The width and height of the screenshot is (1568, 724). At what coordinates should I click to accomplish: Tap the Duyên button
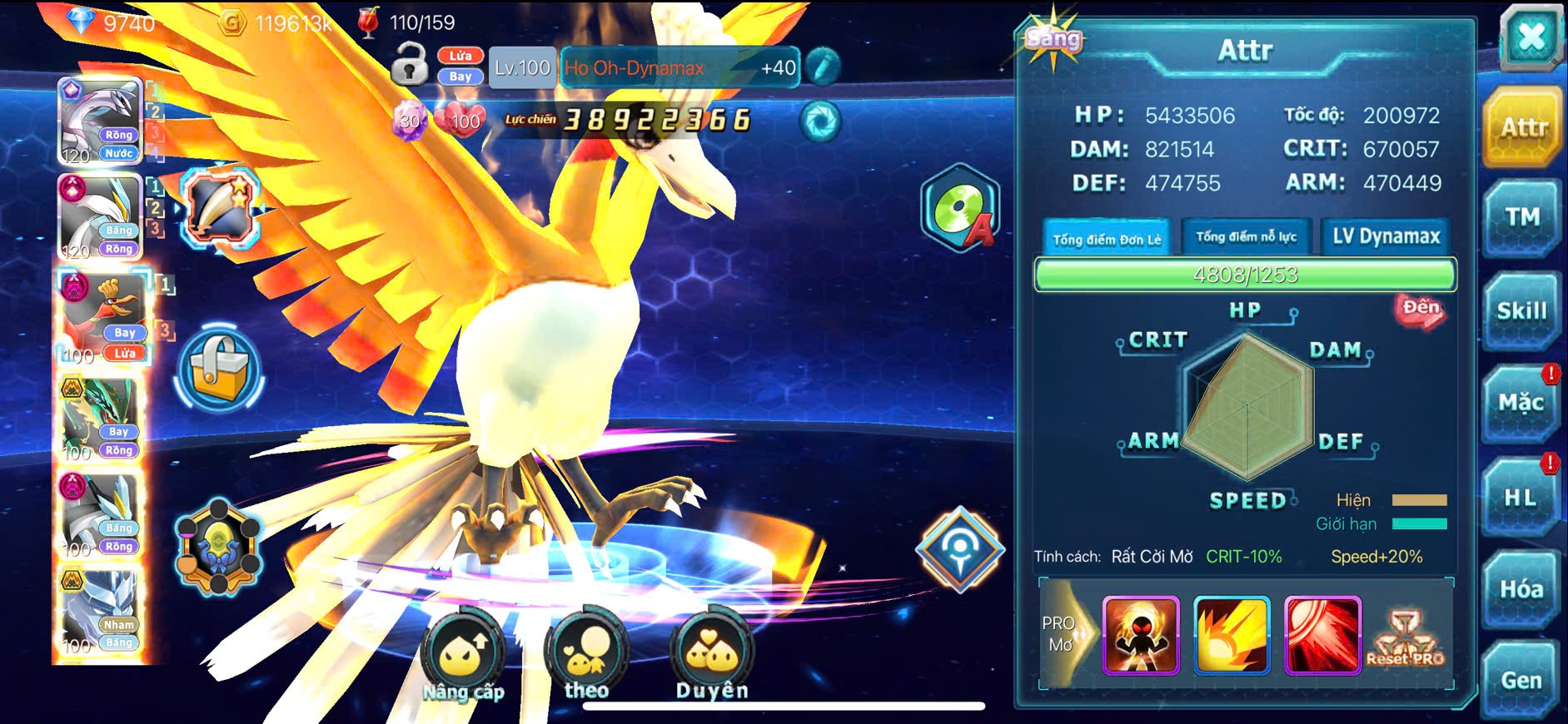pyautogui.click(x=712, y=656)
